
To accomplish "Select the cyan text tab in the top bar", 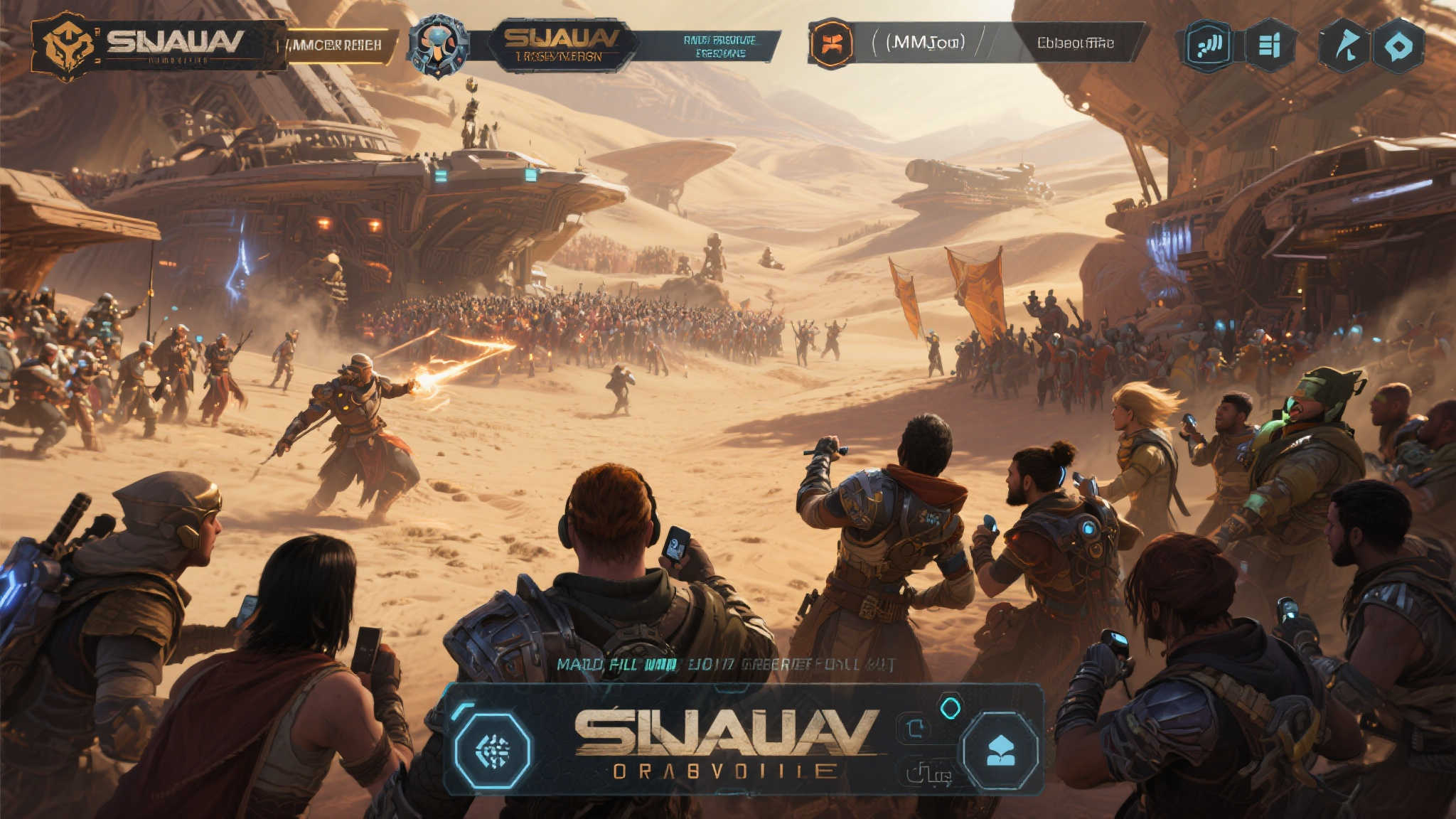I will 719,46.
